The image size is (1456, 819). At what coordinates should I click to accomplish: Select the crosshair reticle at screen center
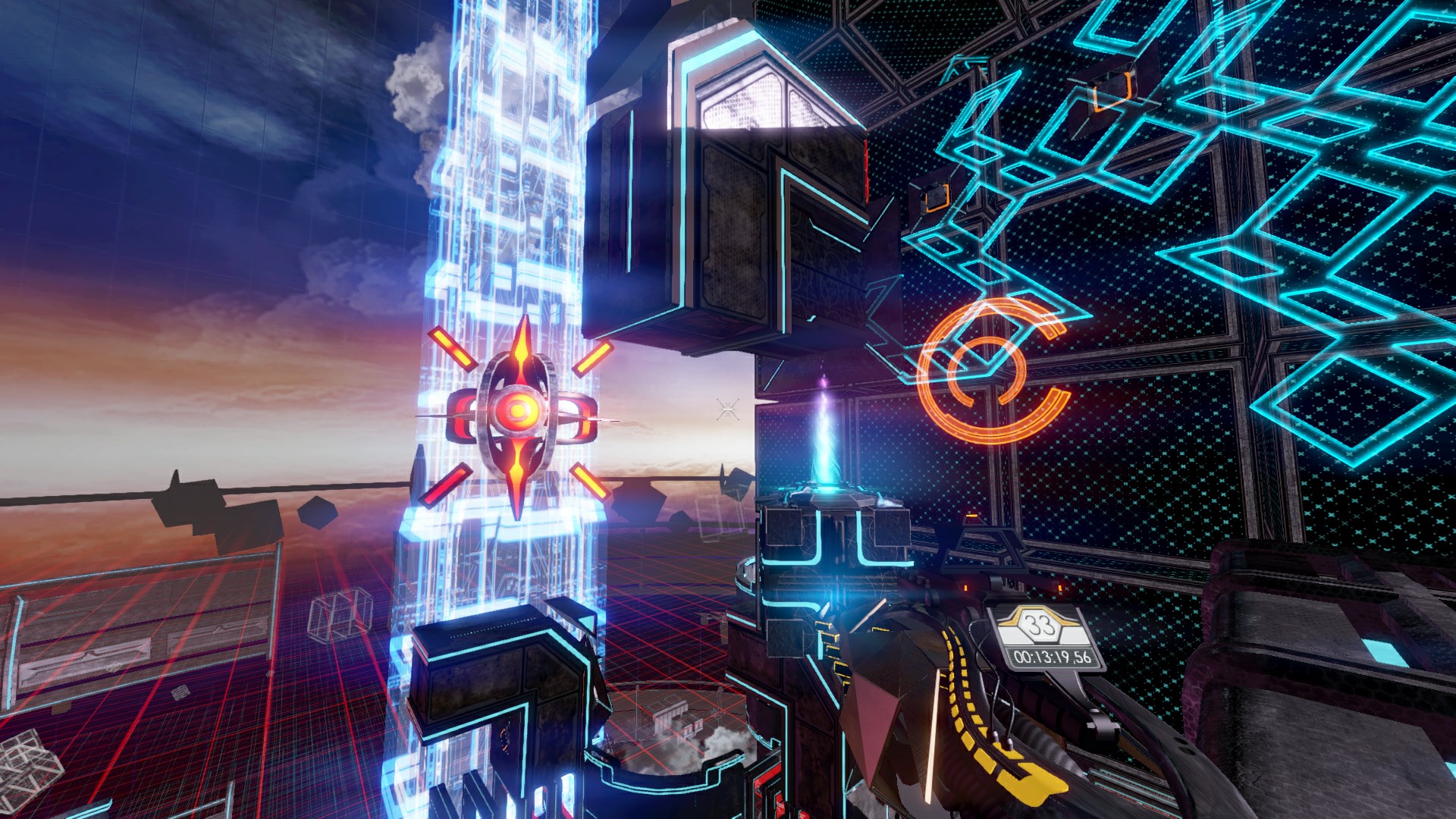pos(726,409)
